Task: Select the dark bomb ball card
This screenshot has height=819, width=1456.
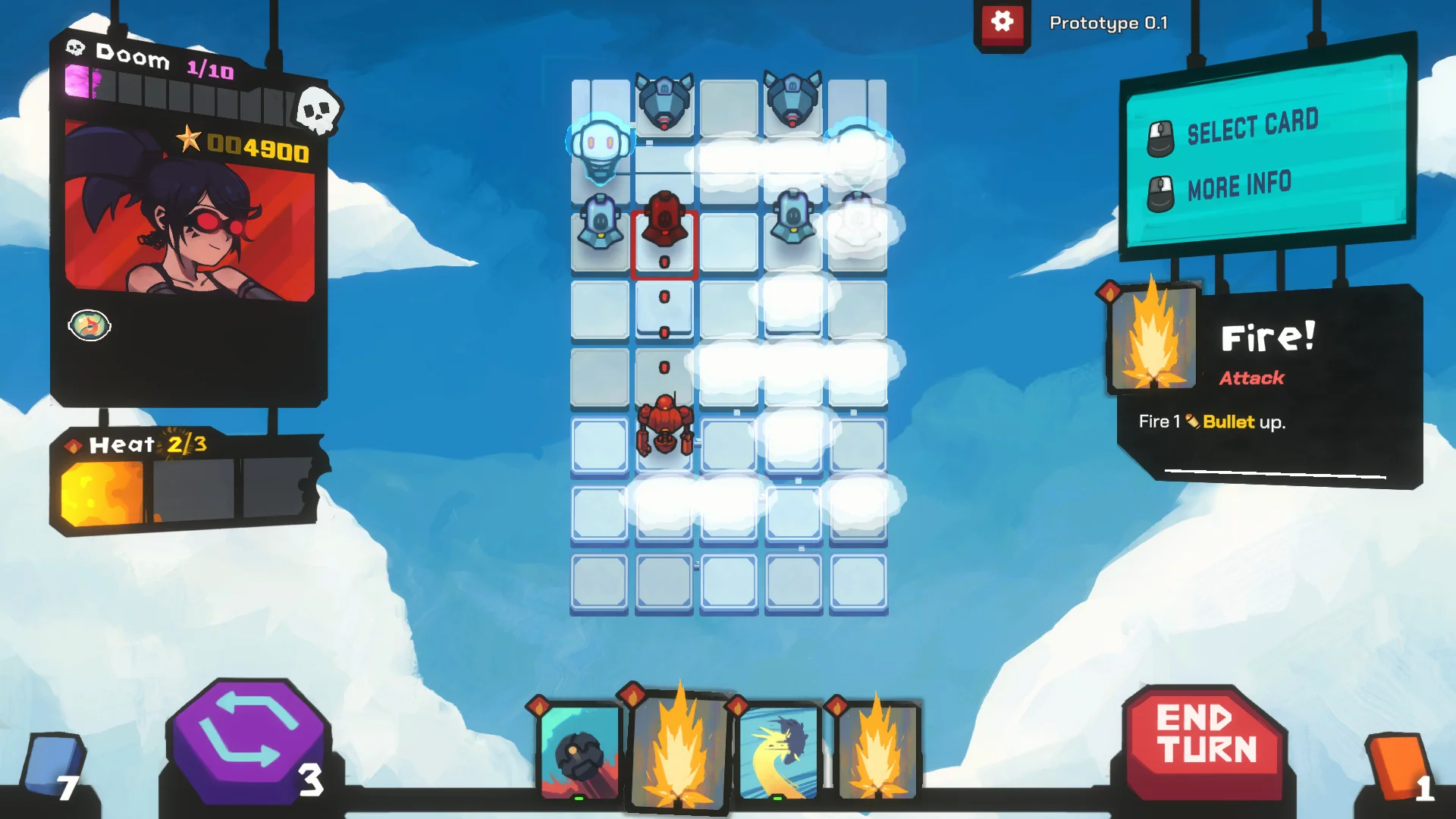Action: [x=580, y=752]
